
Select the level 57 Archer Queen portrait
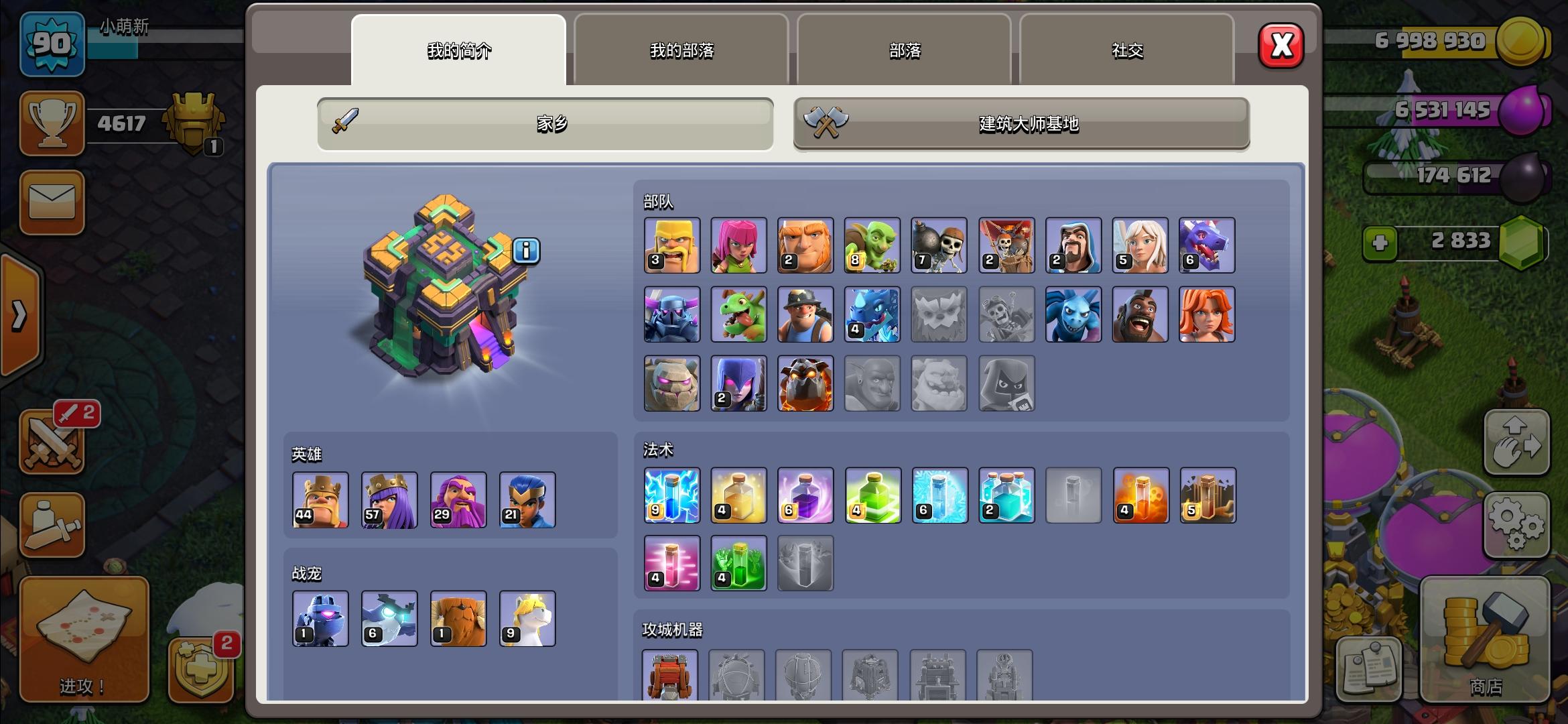pos(389,500)
